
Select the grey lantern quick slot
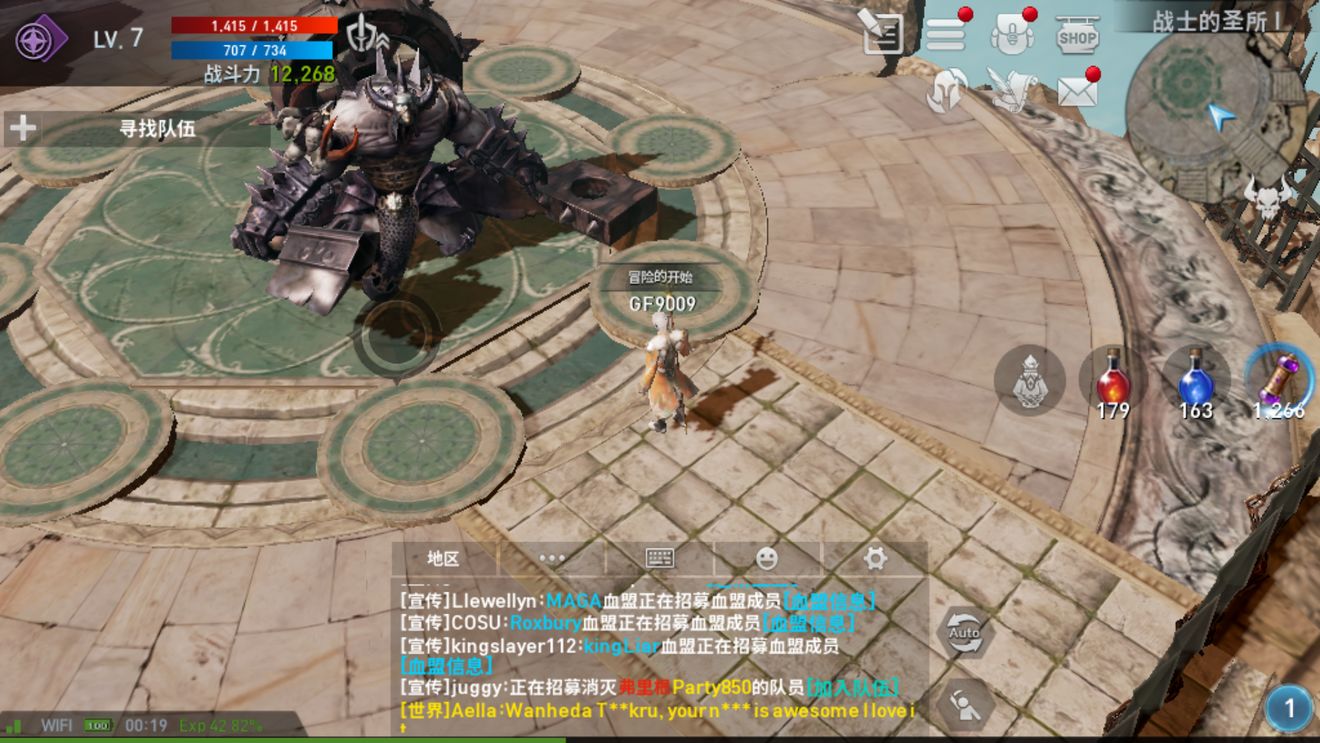pos(1029,381)
